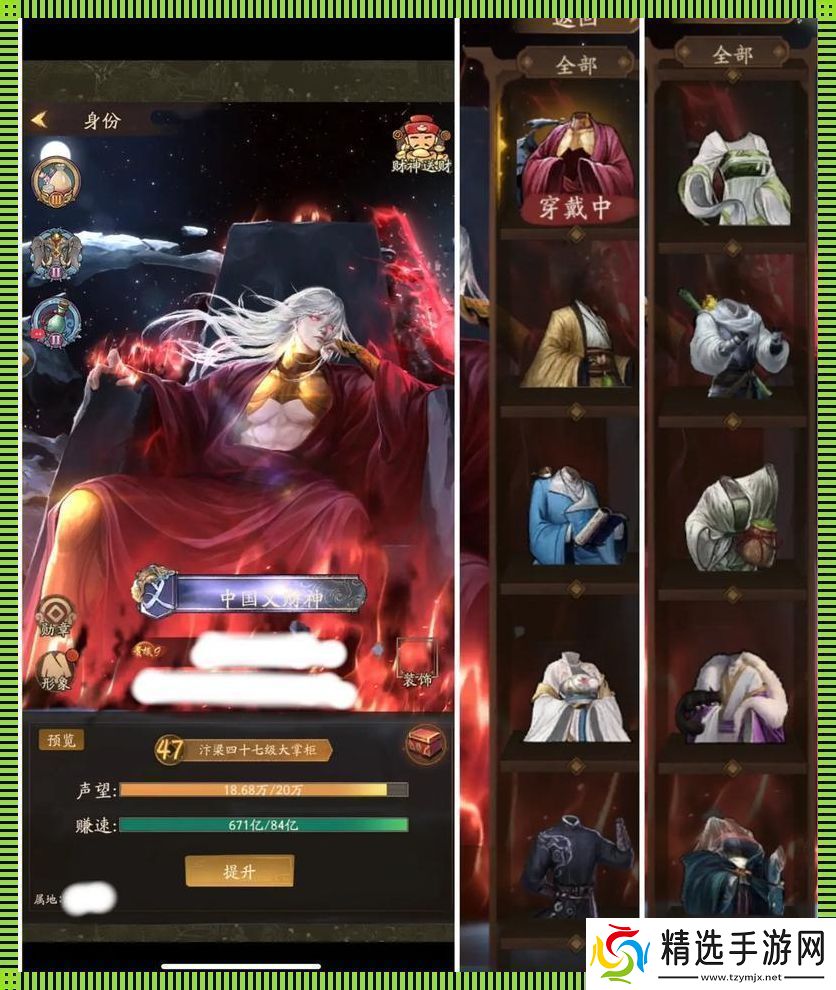Screen dimensions: 836x990
Task: Open the red treasure chest icon
Action: click(426, 745)
